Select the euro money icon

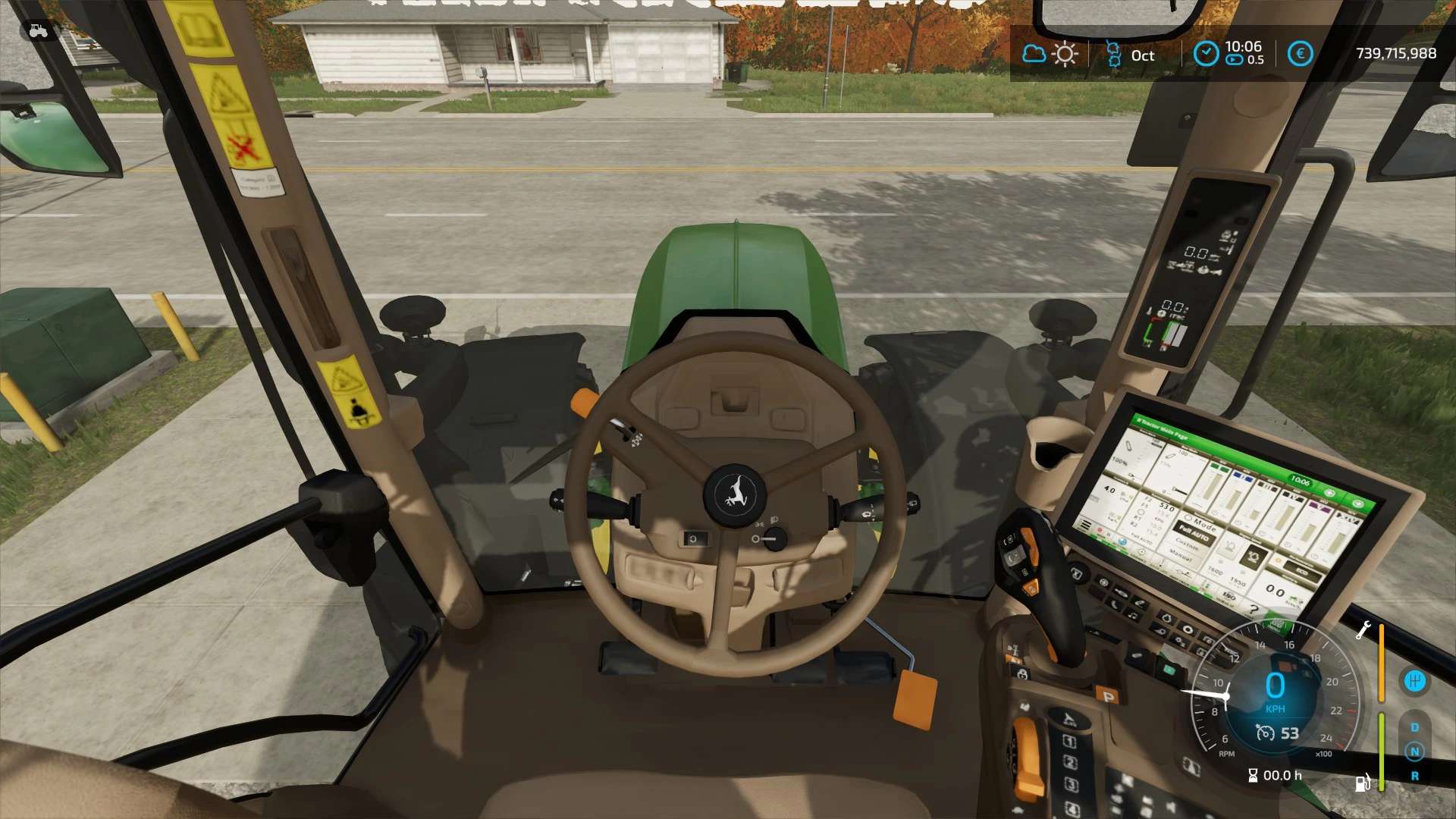pos(1300,54)
